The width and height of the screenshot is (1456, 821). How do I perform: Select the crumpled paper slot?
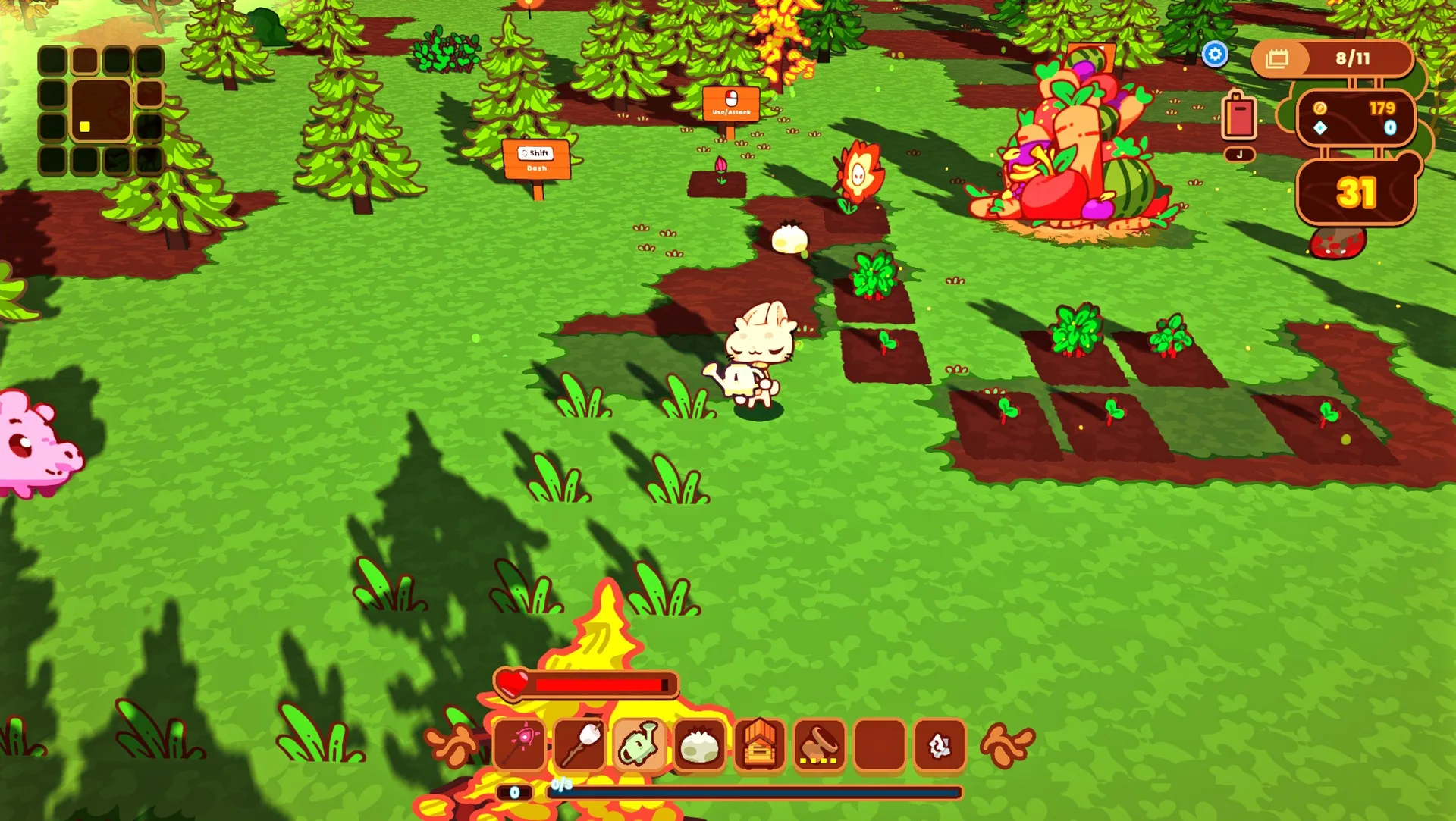tap(940, 746)
